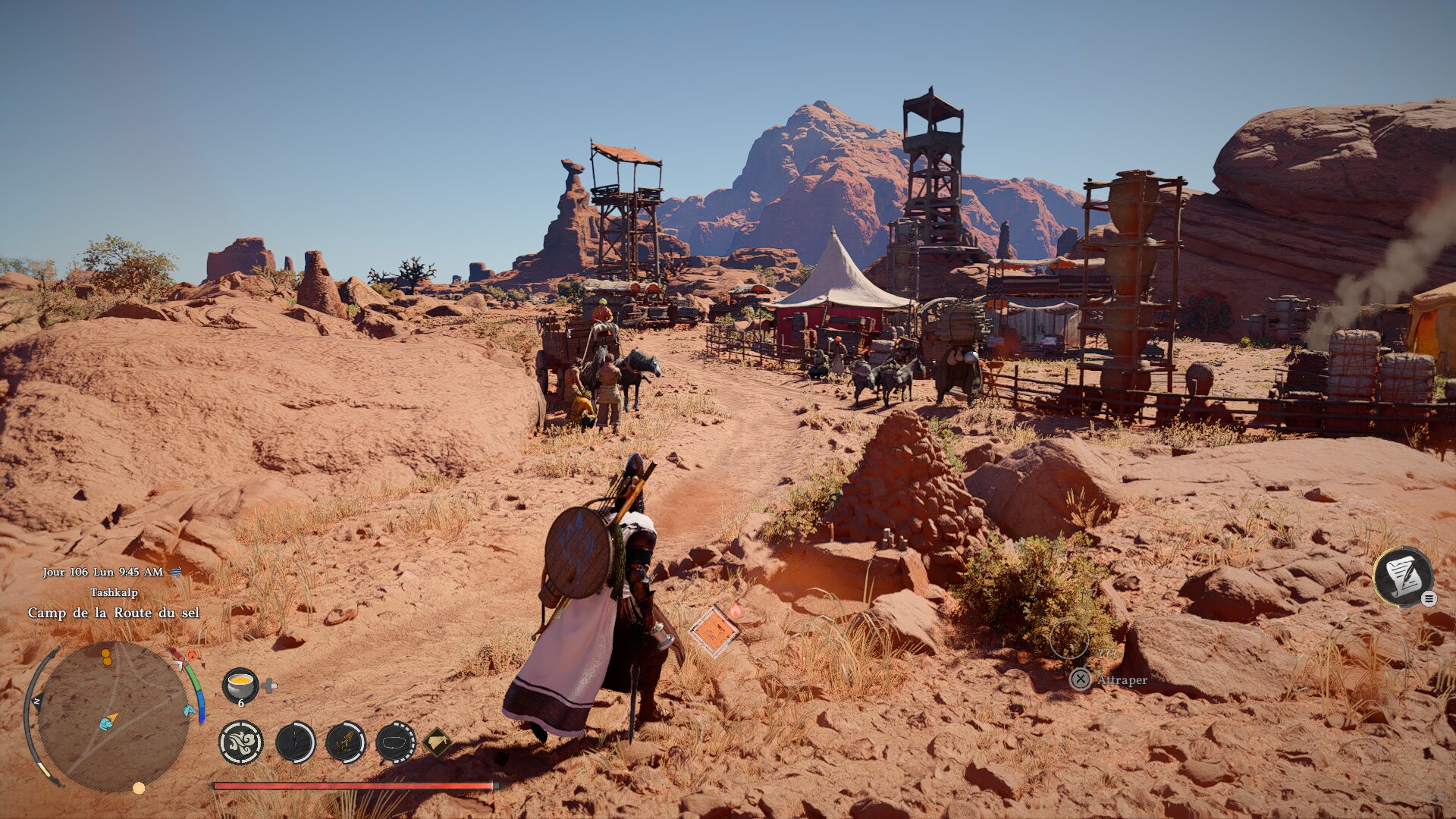Choose the oval ring skill slot
Image resolution: width=1456 pixels, height=819 pixels.
click(395, 742)
